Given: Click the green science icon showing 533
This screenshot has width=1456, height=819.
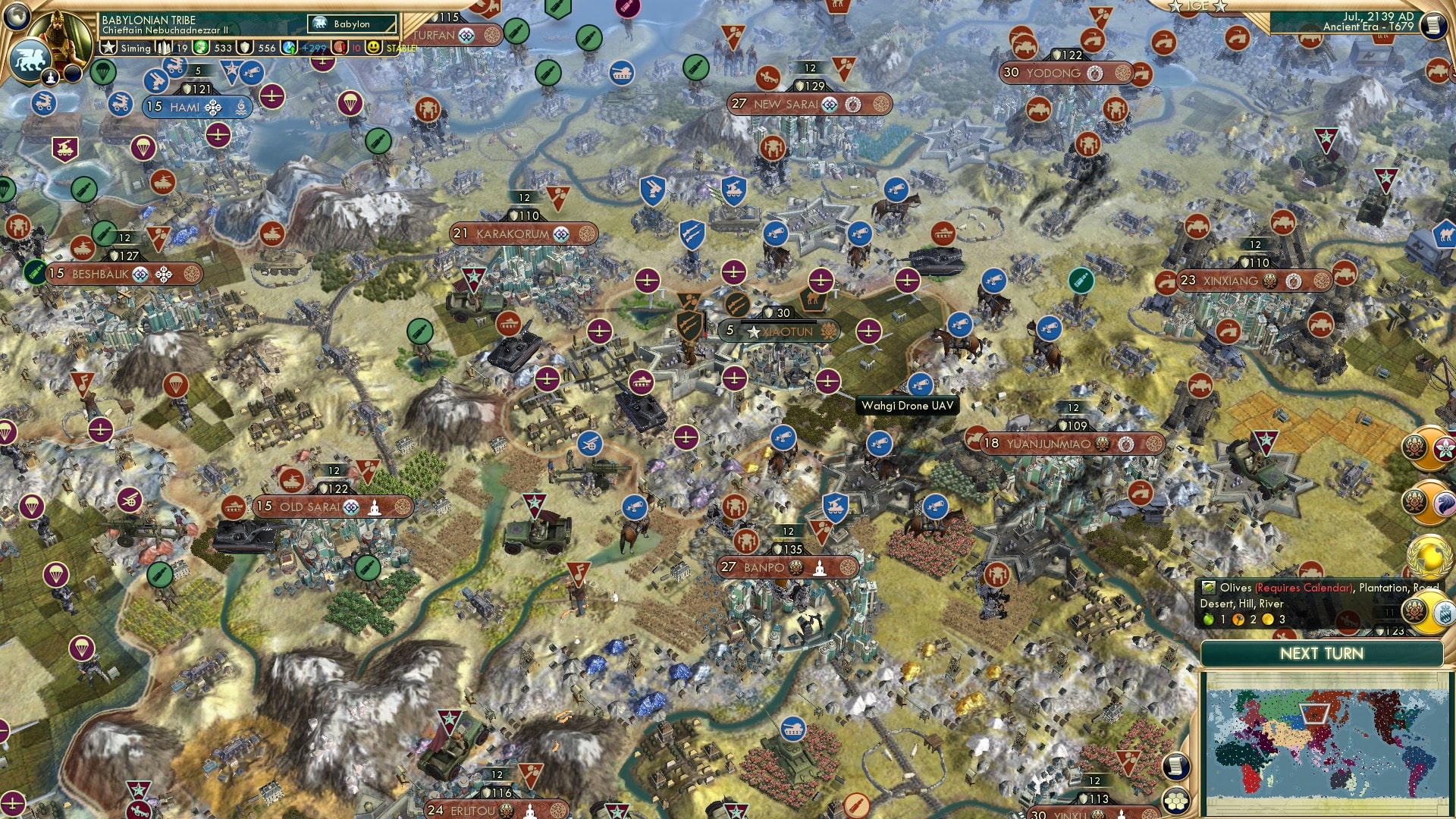Looking at the screenshot, I should click(200, 47).
